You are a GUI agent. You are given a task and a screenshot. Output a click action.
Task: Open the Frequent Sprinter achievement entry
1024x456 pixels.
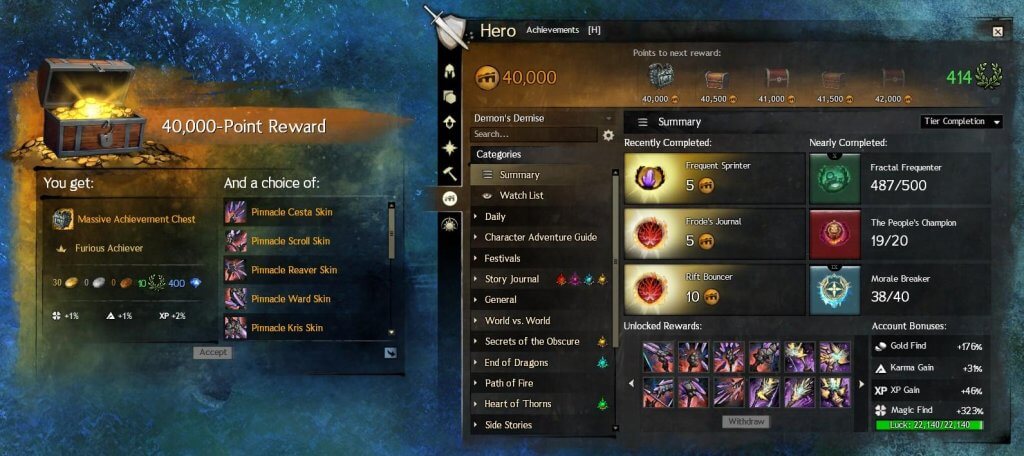(x=714, y=177)
